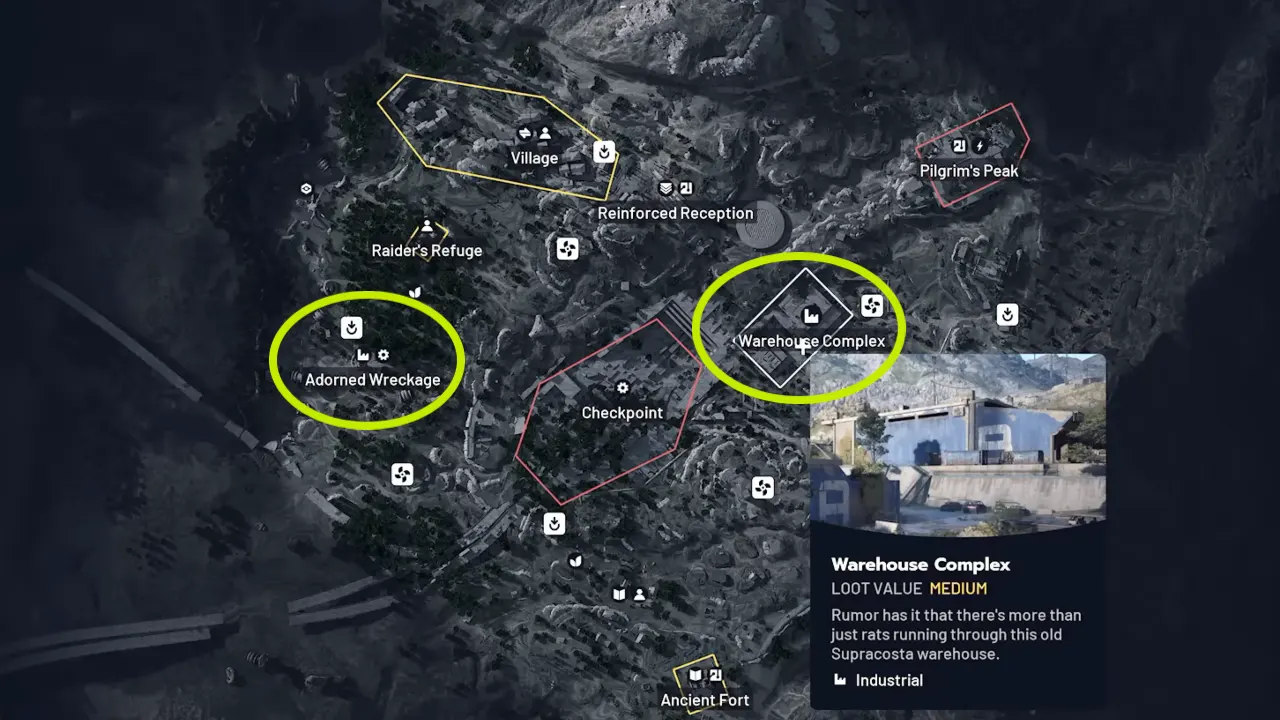Select the person icon at Raider's Refuge

(426, 224)
